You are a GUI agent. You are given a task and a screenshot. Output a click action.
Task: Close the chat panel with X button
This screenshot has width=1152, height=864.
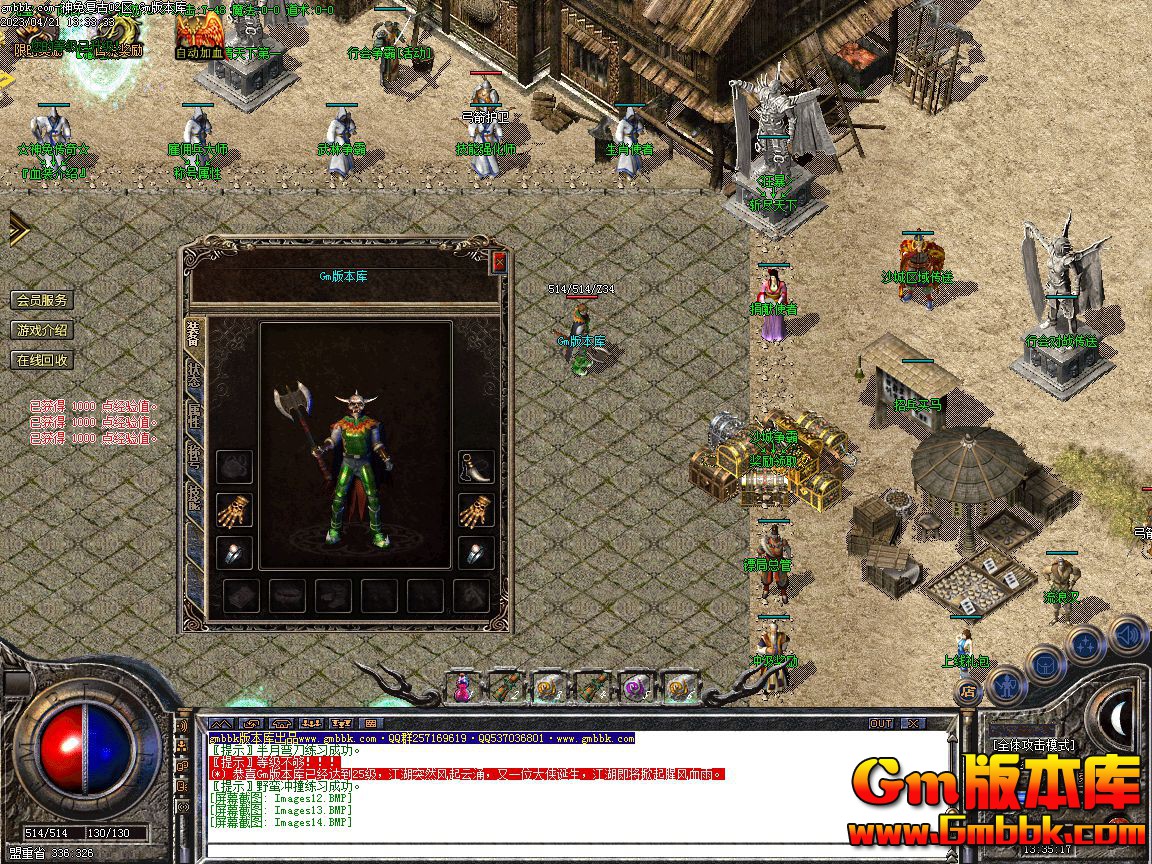[x=912, y=723]
